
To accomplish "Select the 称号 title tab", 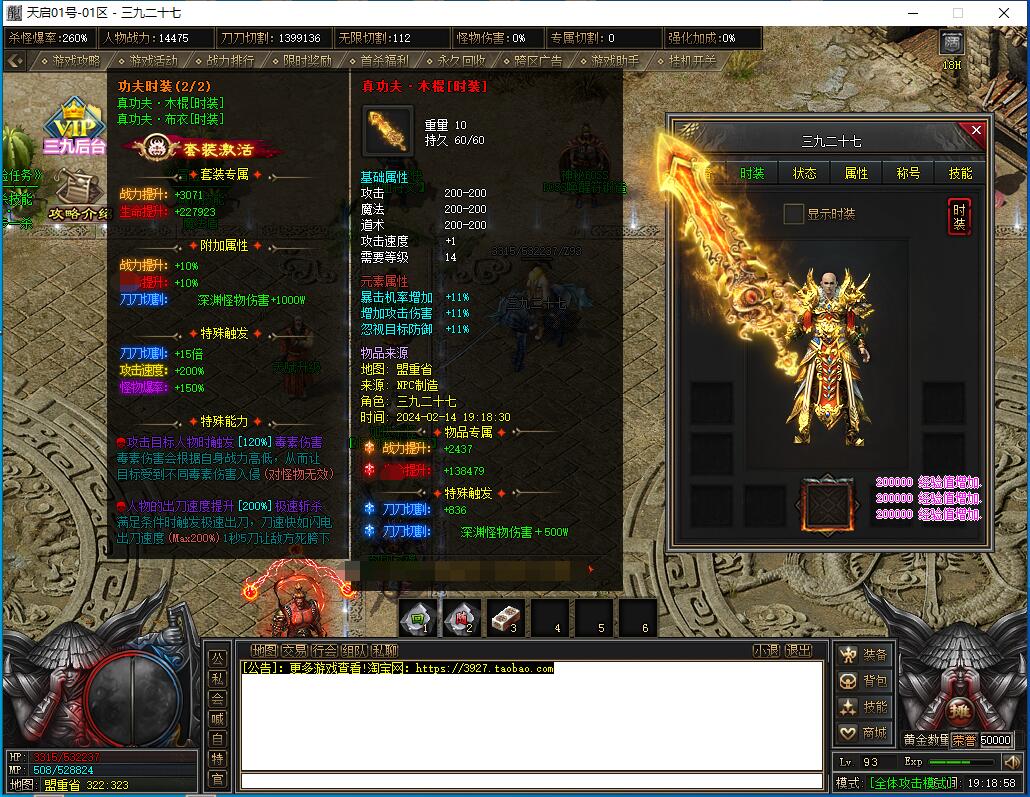I will (908, 173).
